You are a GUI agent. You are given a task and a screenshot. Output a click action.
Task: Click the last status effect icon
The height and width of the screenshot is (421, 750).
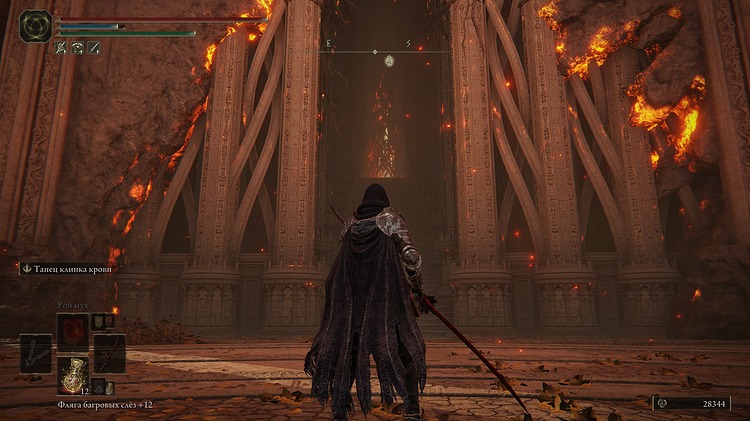pos(93,47)
